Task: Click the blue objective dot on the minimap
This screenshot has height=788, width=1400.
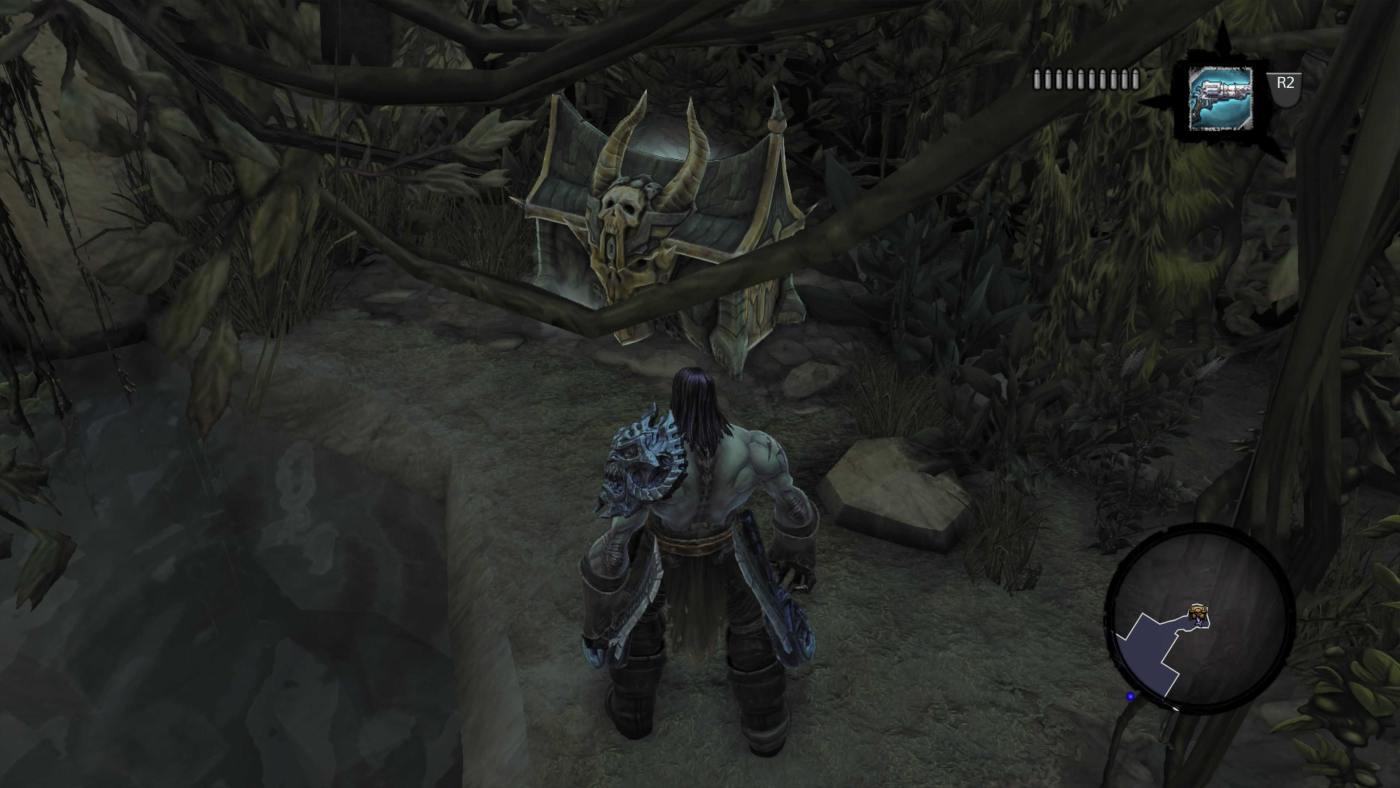Action: pyautogui.click(x=1130, y=695)
